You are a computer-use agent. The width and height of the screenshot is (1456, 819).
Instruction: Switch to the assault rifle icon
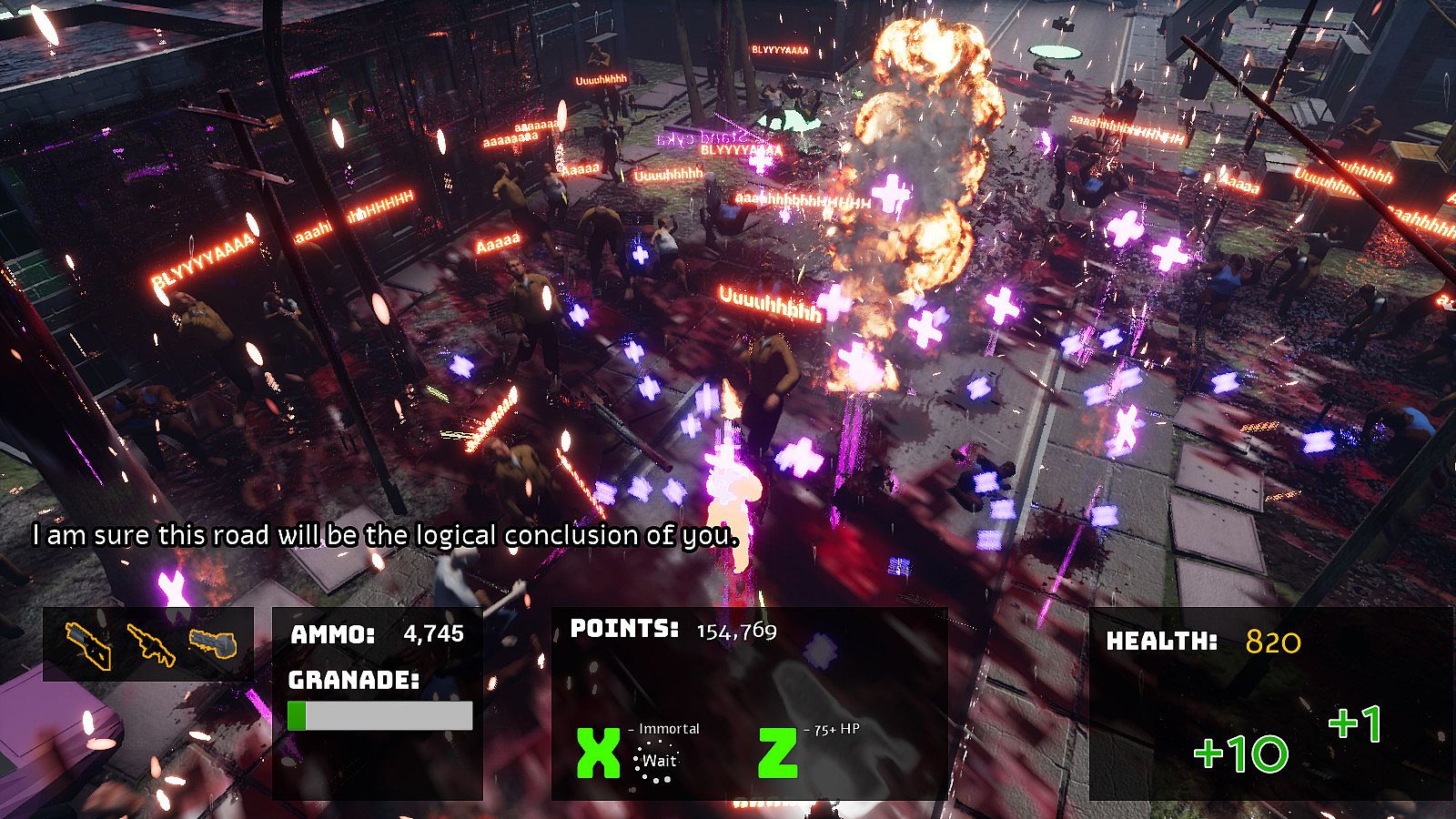(150, 644)
